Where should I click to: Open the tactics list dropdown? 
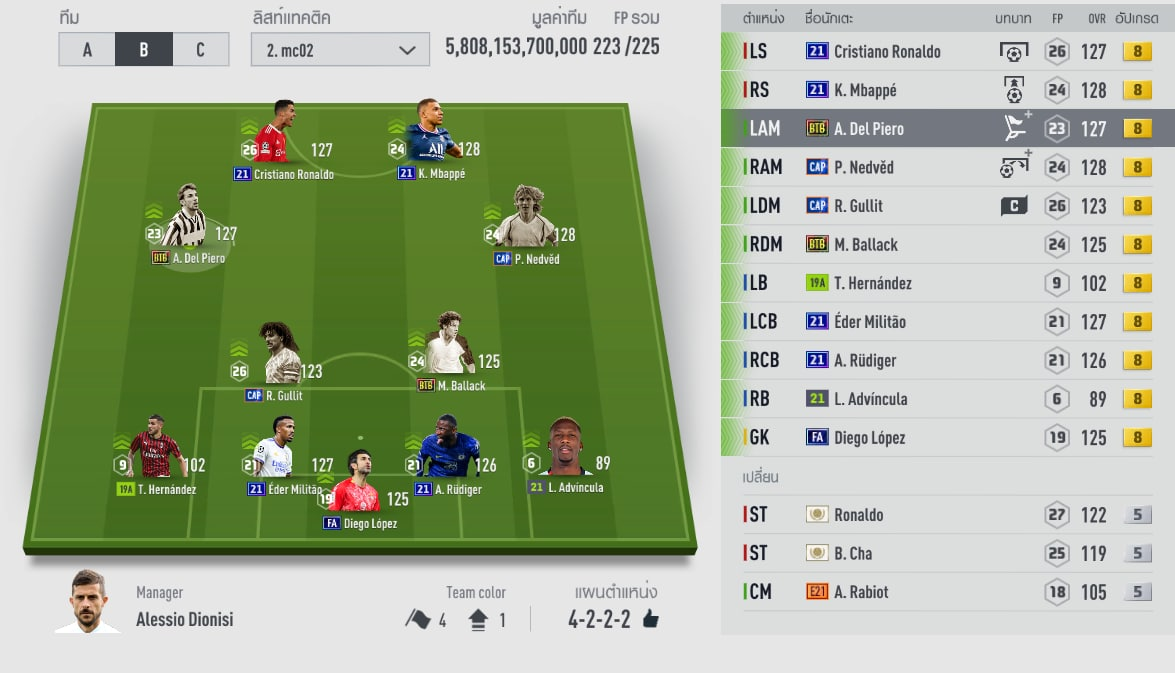pos(340,49)
